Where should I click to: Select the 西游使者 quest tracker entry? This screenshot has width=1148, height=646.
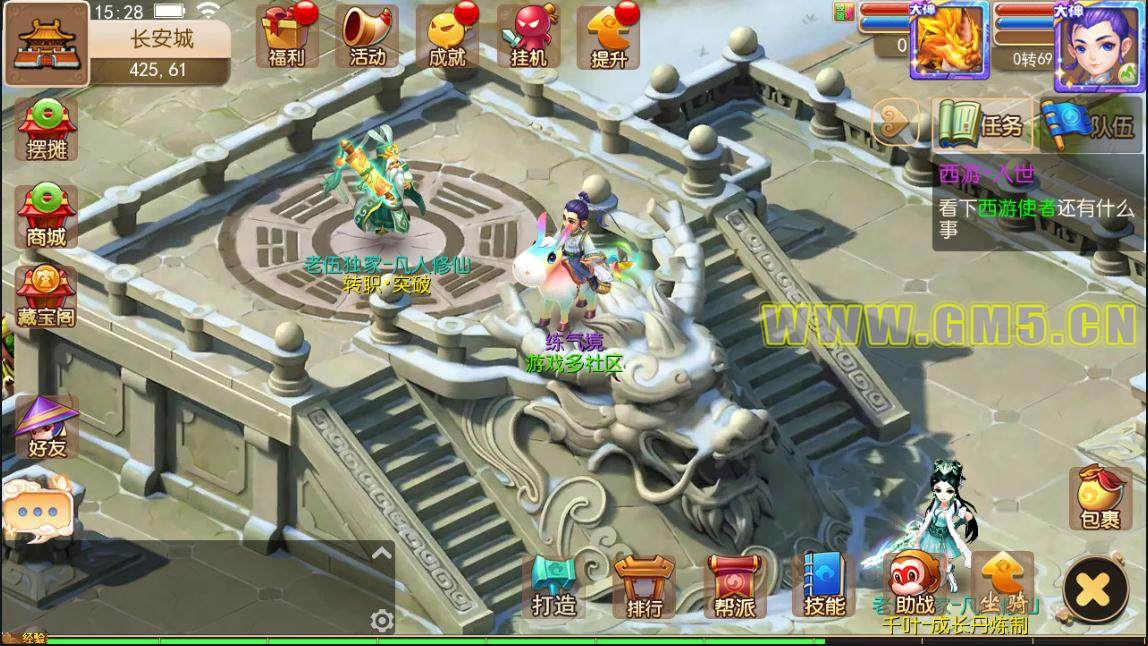click(1037, 219)
